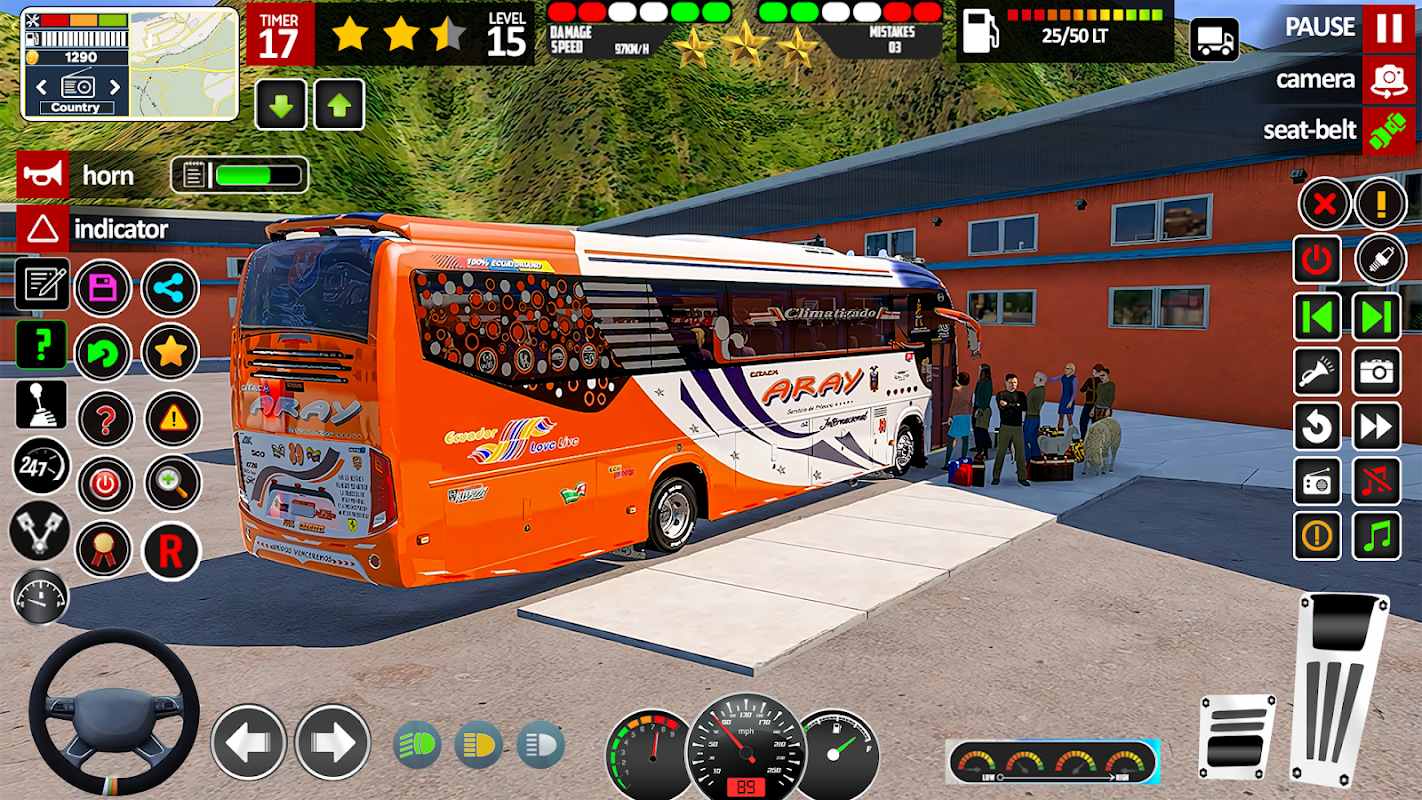Click the green up arrow button

pos(339,104)
